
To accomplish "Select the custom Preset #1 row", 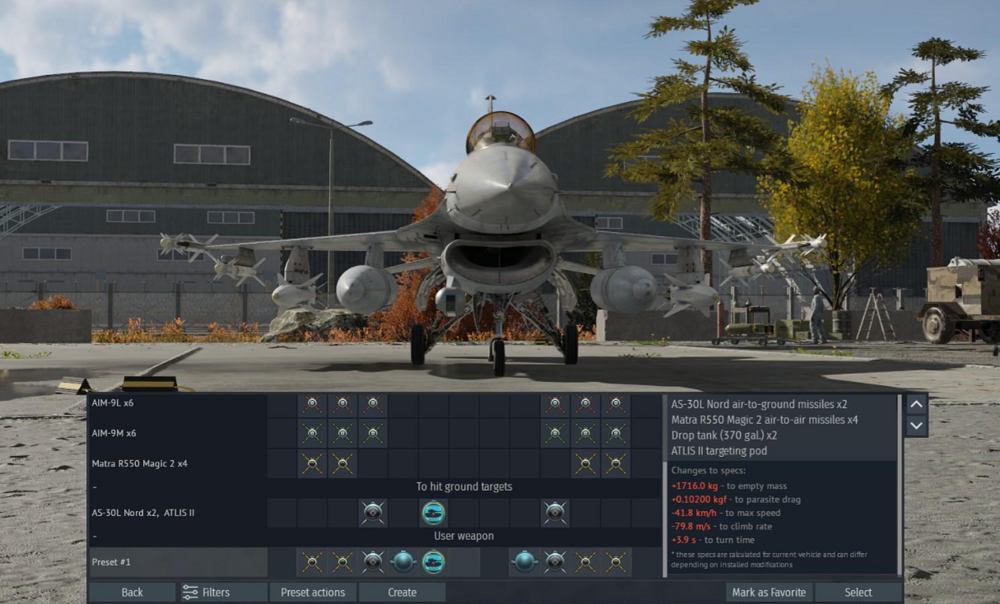I will tap(176, 562).
